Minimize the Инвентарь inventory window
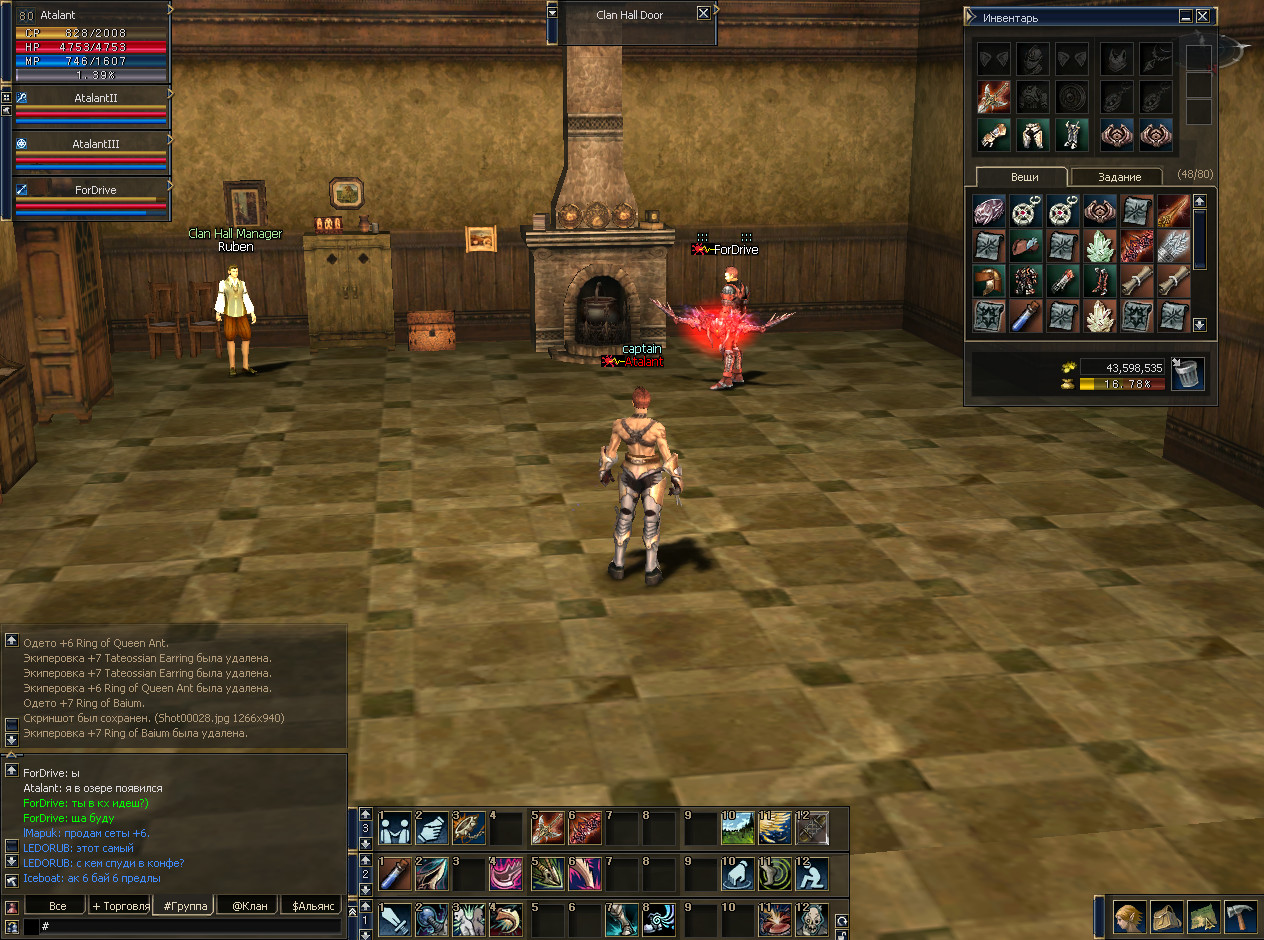This screenshot has height=940, width=1264. coord(1185,16)
